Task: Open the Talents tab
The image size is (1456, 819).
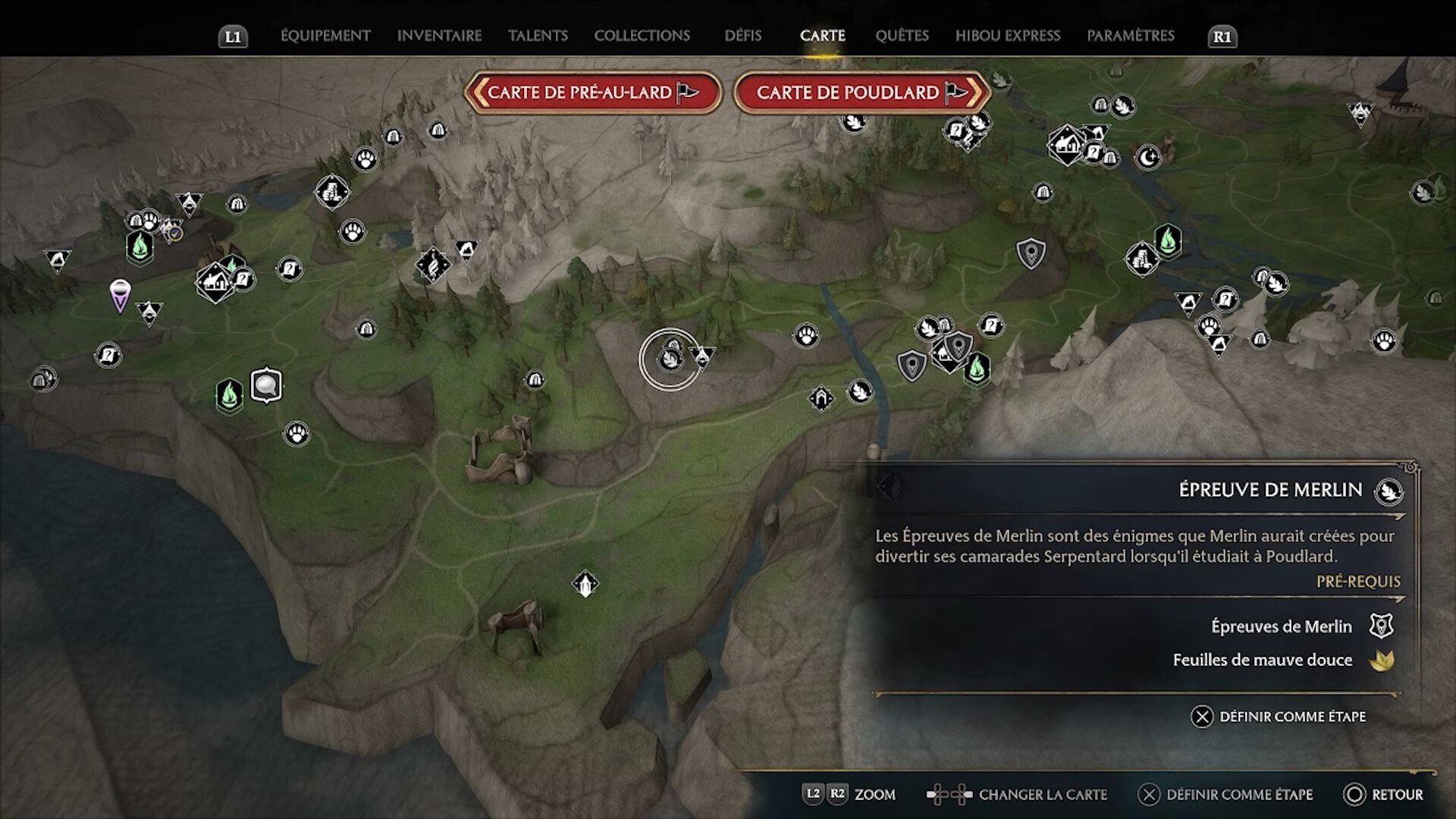Action: (x=538, y=36)
